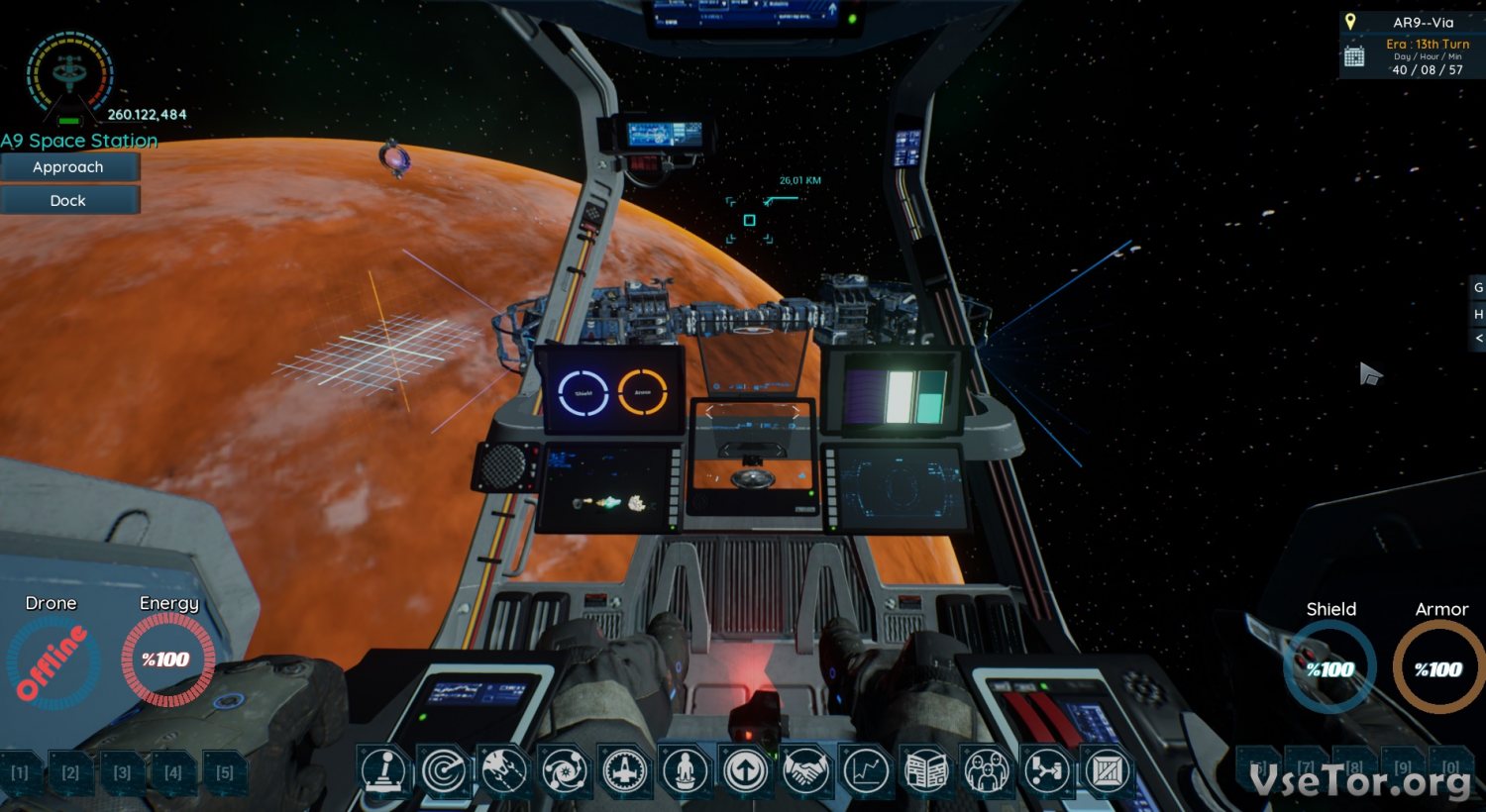
Task: Open the branching route nodes icon
Action: tap(1048, 769)
